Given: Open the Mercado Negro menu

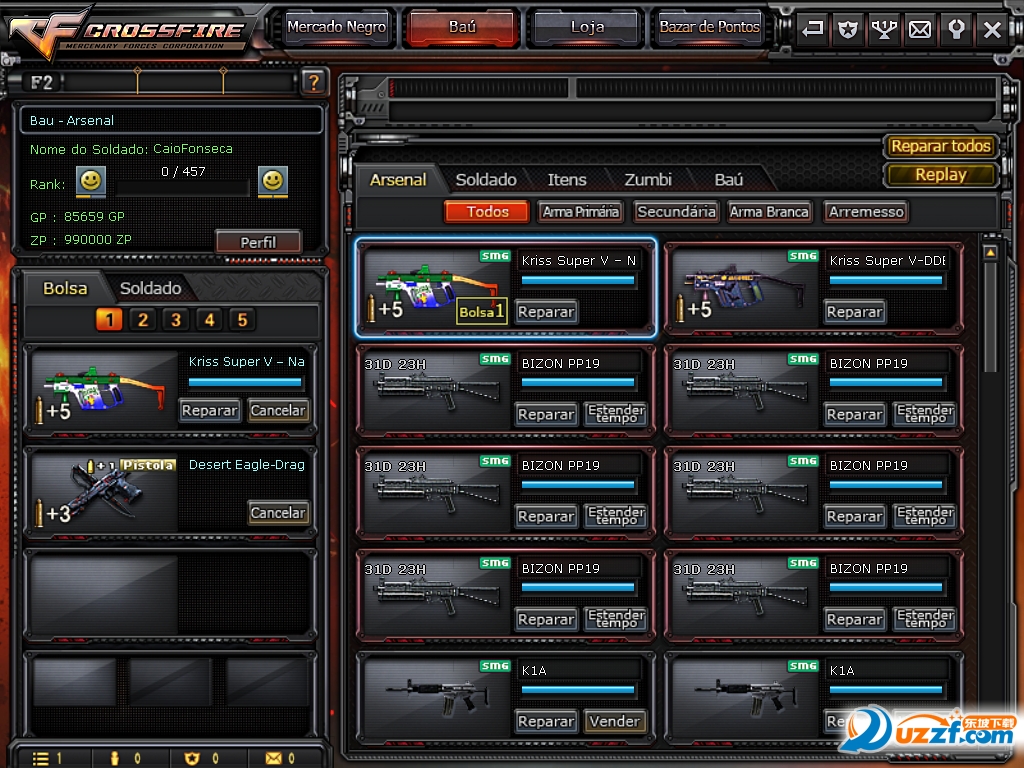Looking at the screenshot, I should coord(336,27).
